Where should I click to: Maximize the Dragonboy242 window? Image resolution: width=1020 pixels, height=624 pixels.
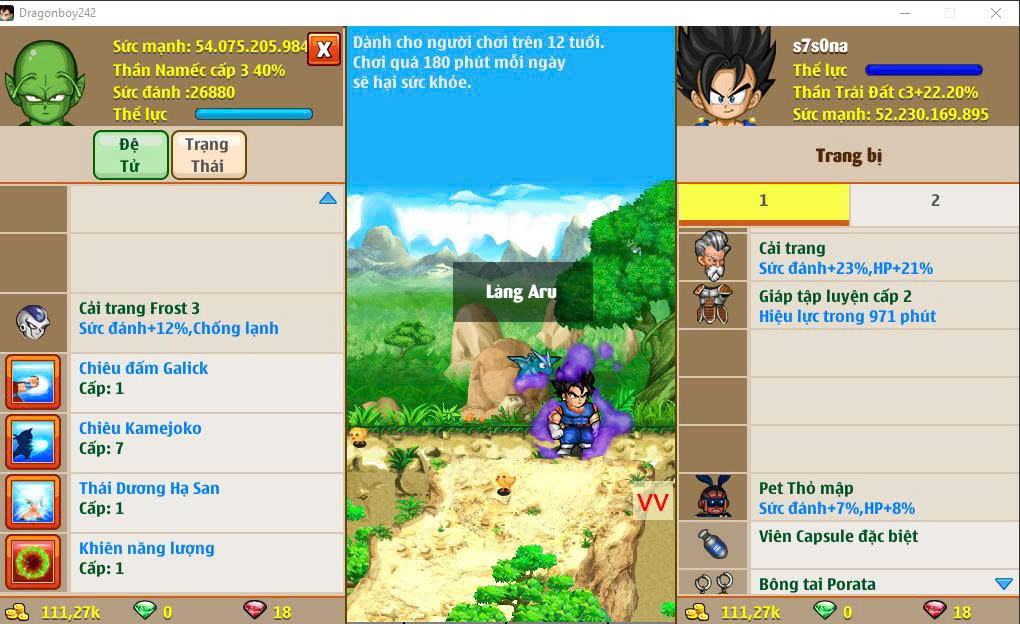[950, 13]
